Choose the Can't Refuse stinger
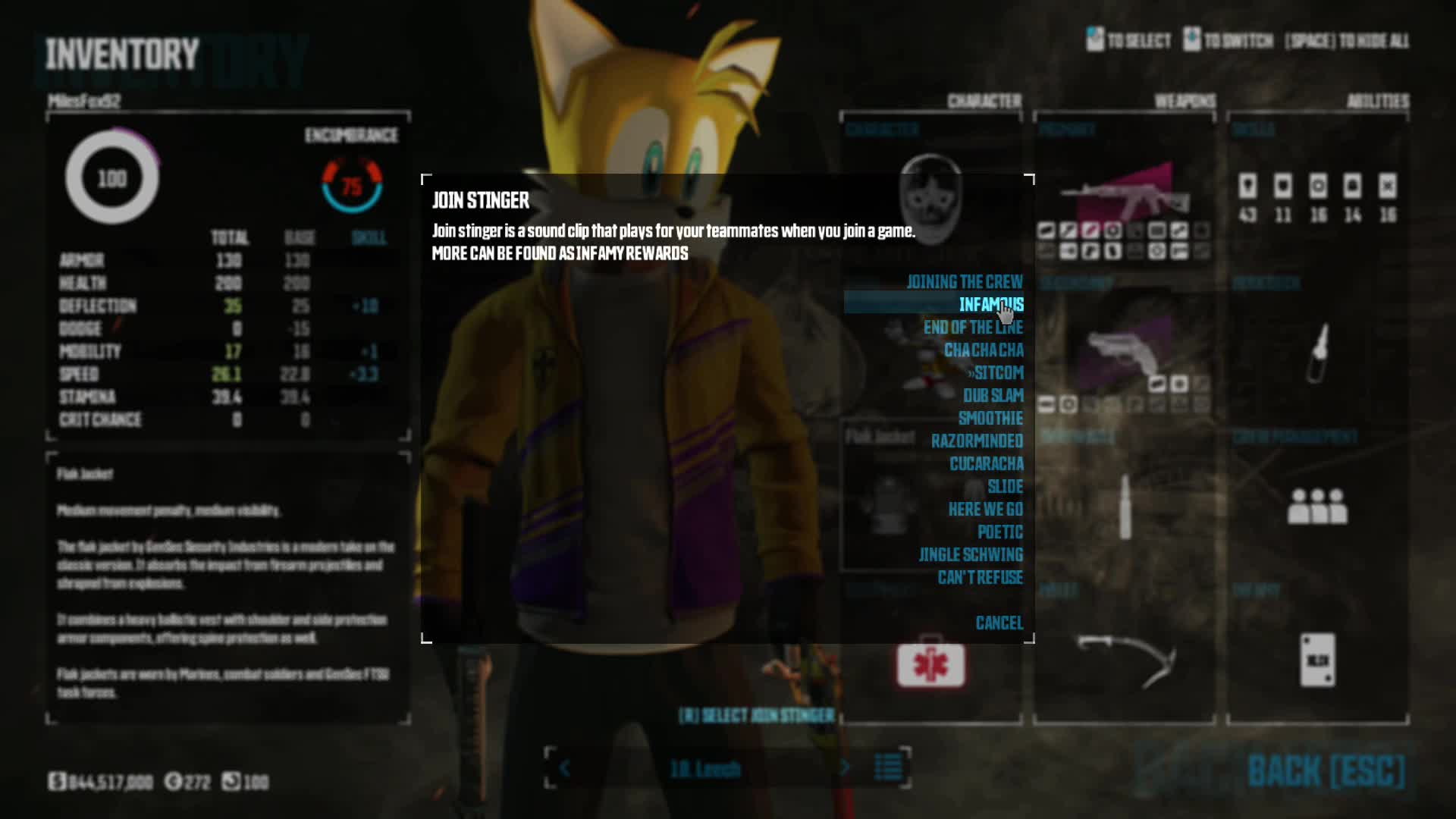This screenshot has height=819, width=1456. (980, 578)
